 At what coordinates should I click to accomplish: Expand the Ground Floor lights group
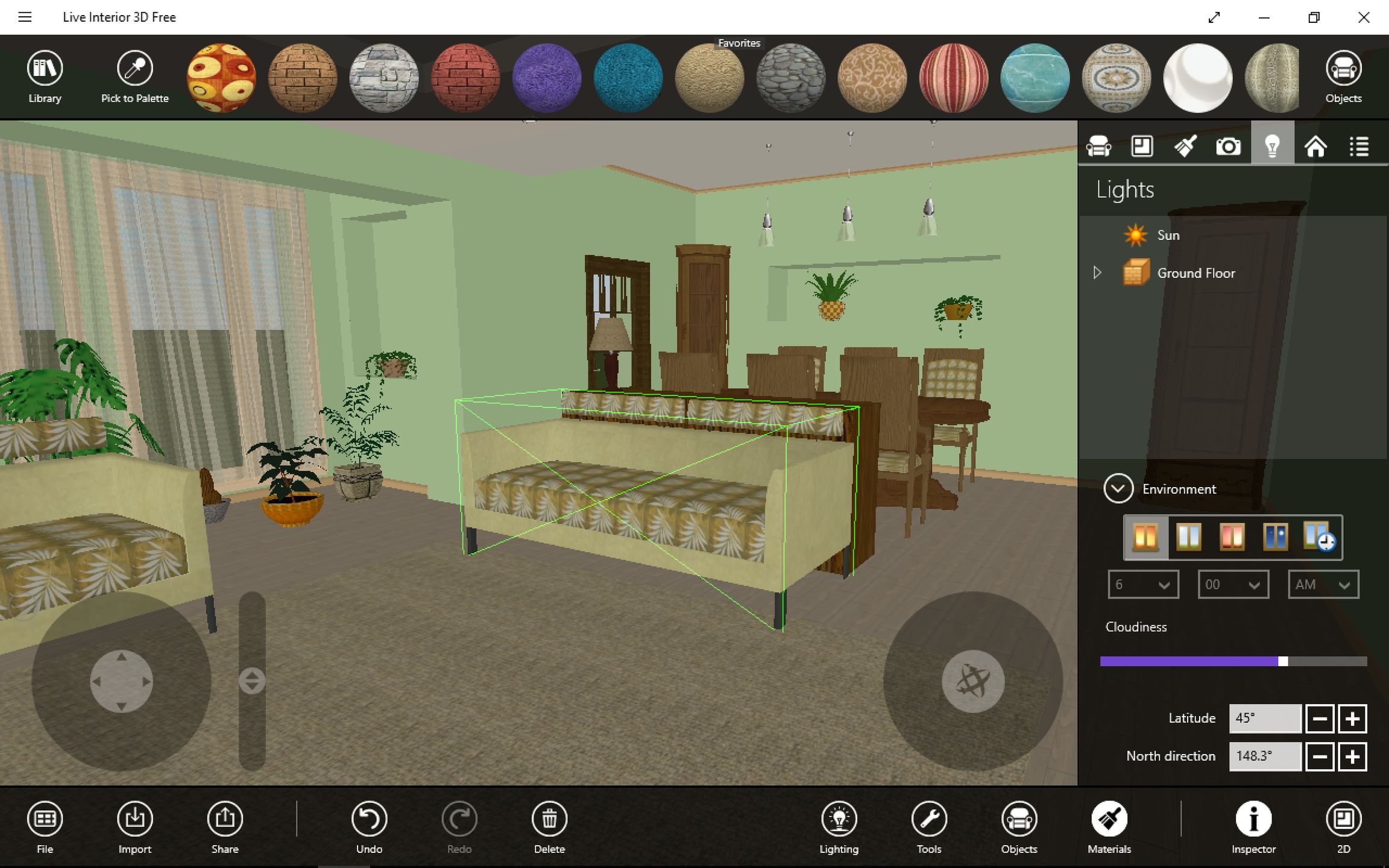(1096, 272)
